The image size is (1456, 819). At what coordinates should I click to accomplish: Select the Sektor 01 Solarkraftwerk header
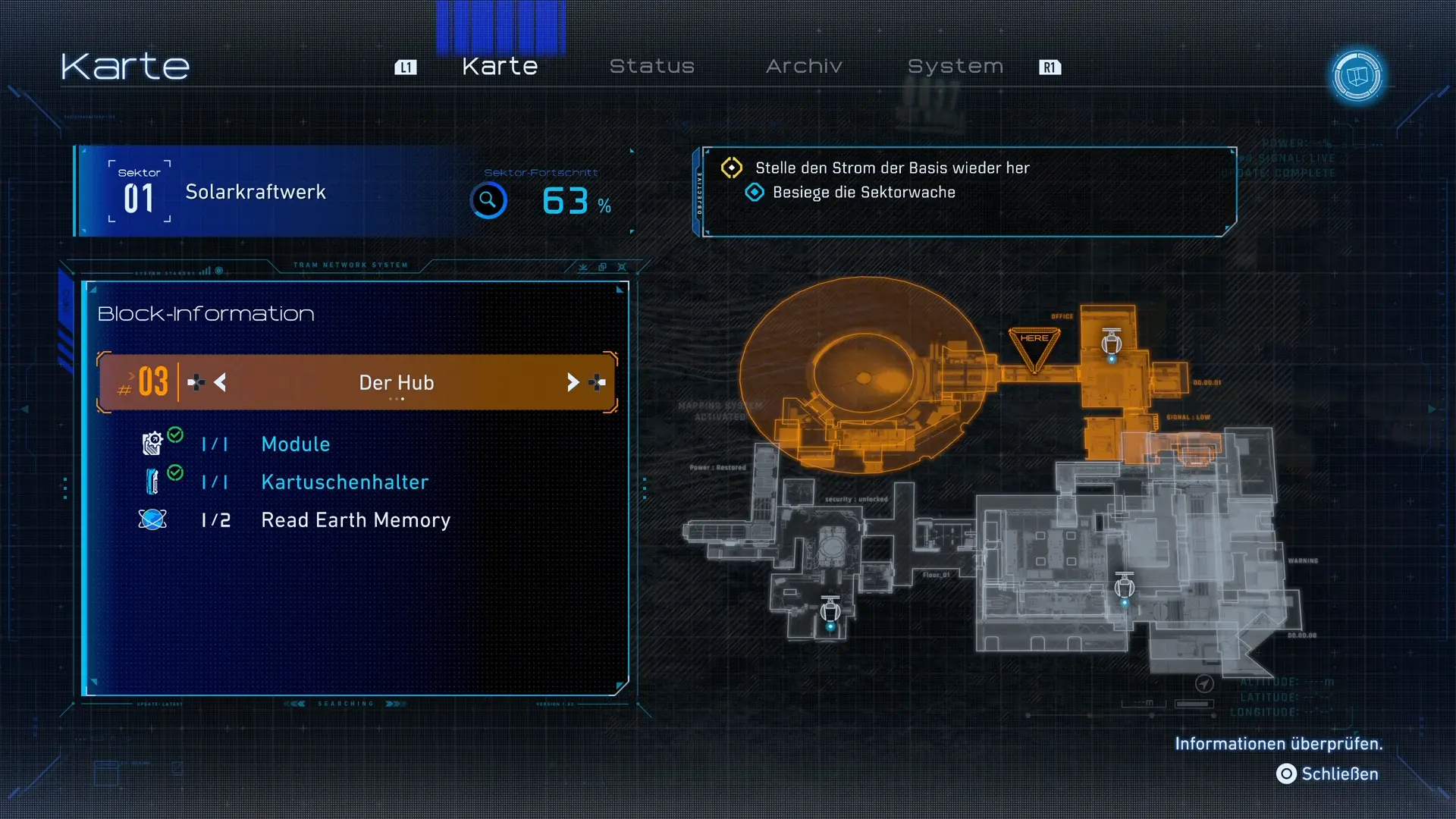256,192
